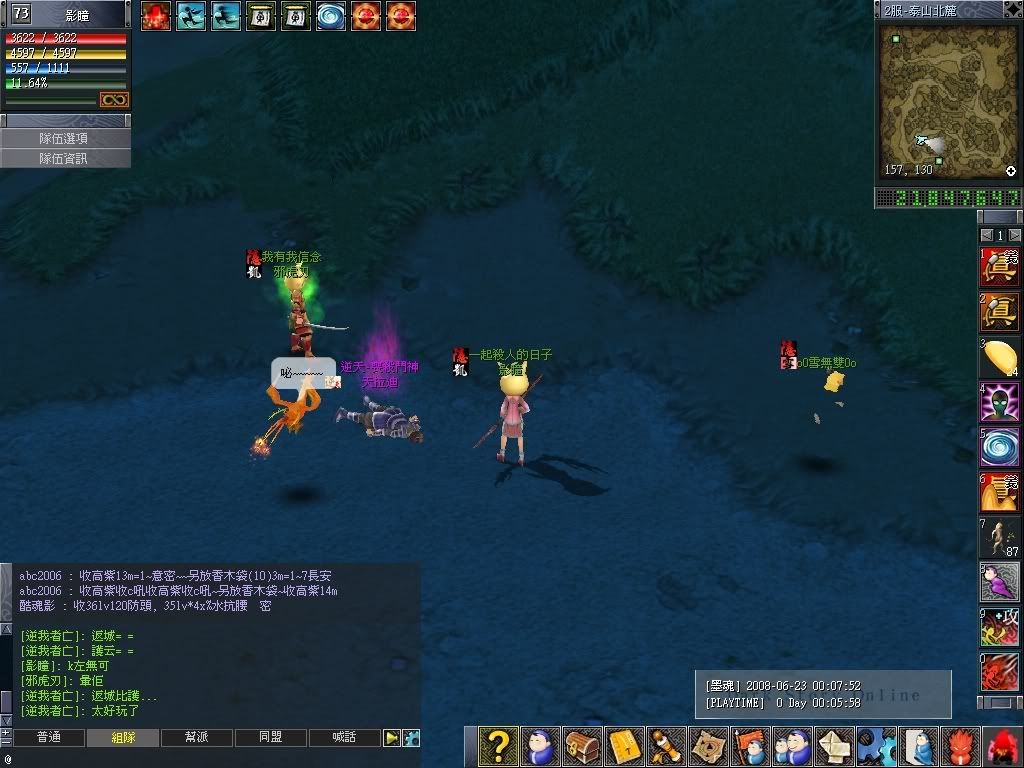Open the 同盟 alliance chat tab

tap(270, 738)
